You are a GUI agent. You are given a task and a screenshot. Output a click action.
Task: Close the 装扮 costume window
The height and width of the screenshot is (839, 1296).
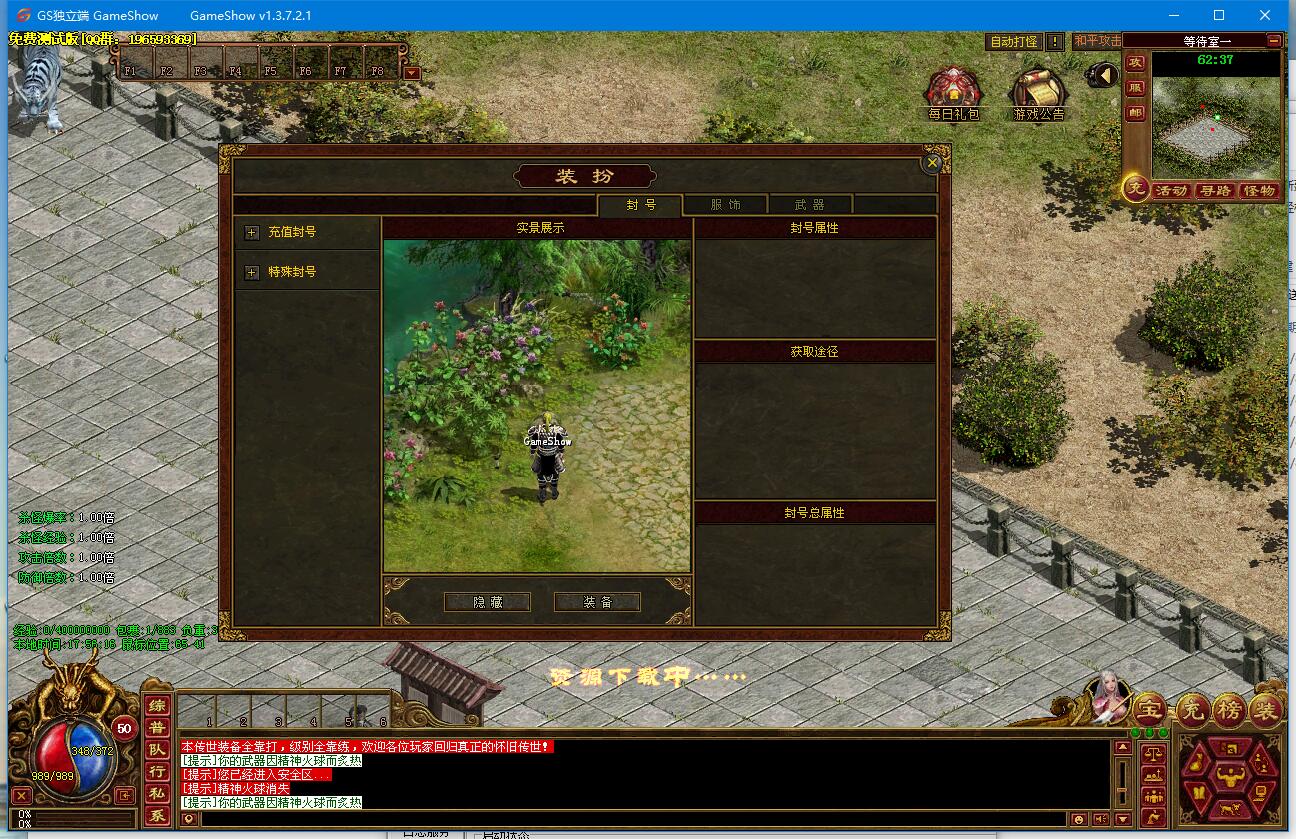(932, 163)
